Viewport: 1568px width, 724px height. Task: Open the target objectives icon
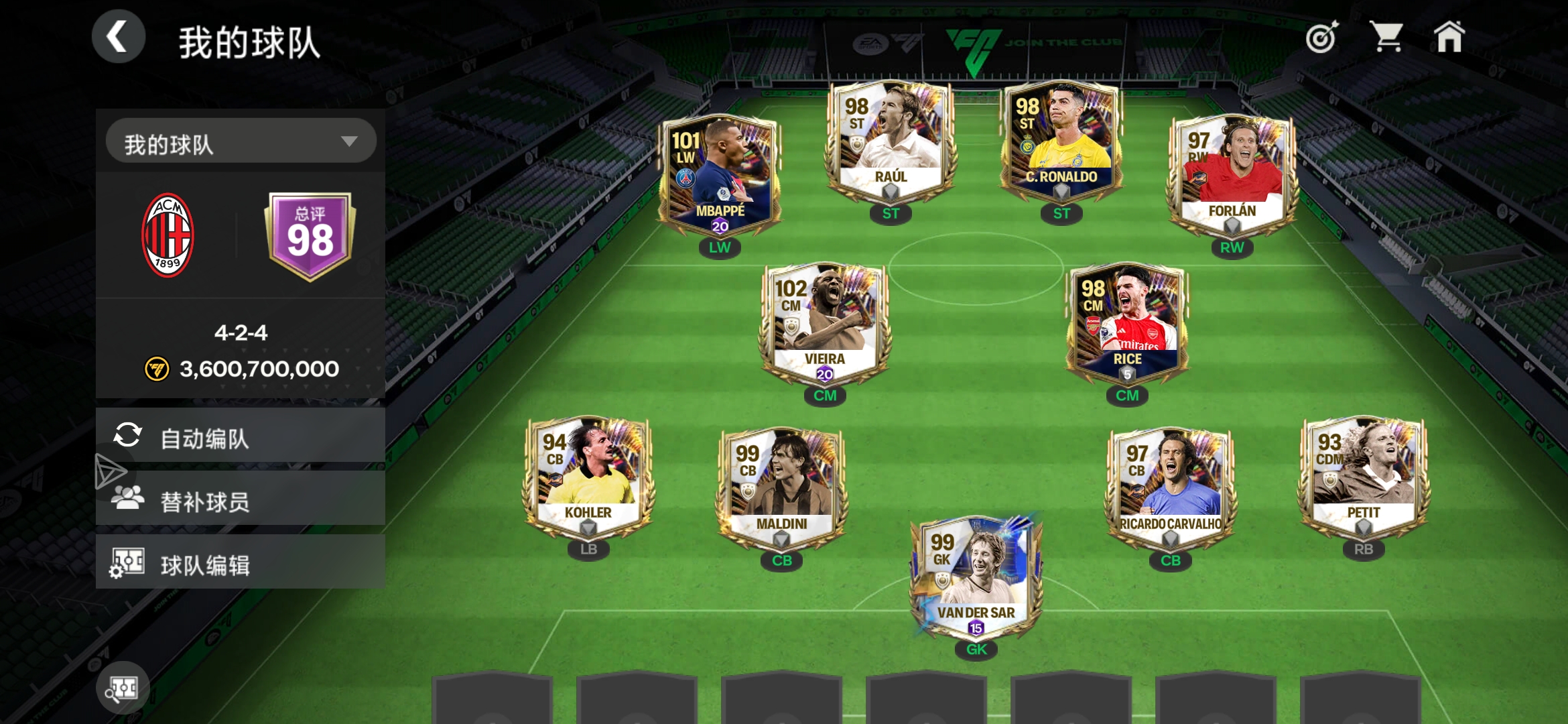tap(1322, 37)
